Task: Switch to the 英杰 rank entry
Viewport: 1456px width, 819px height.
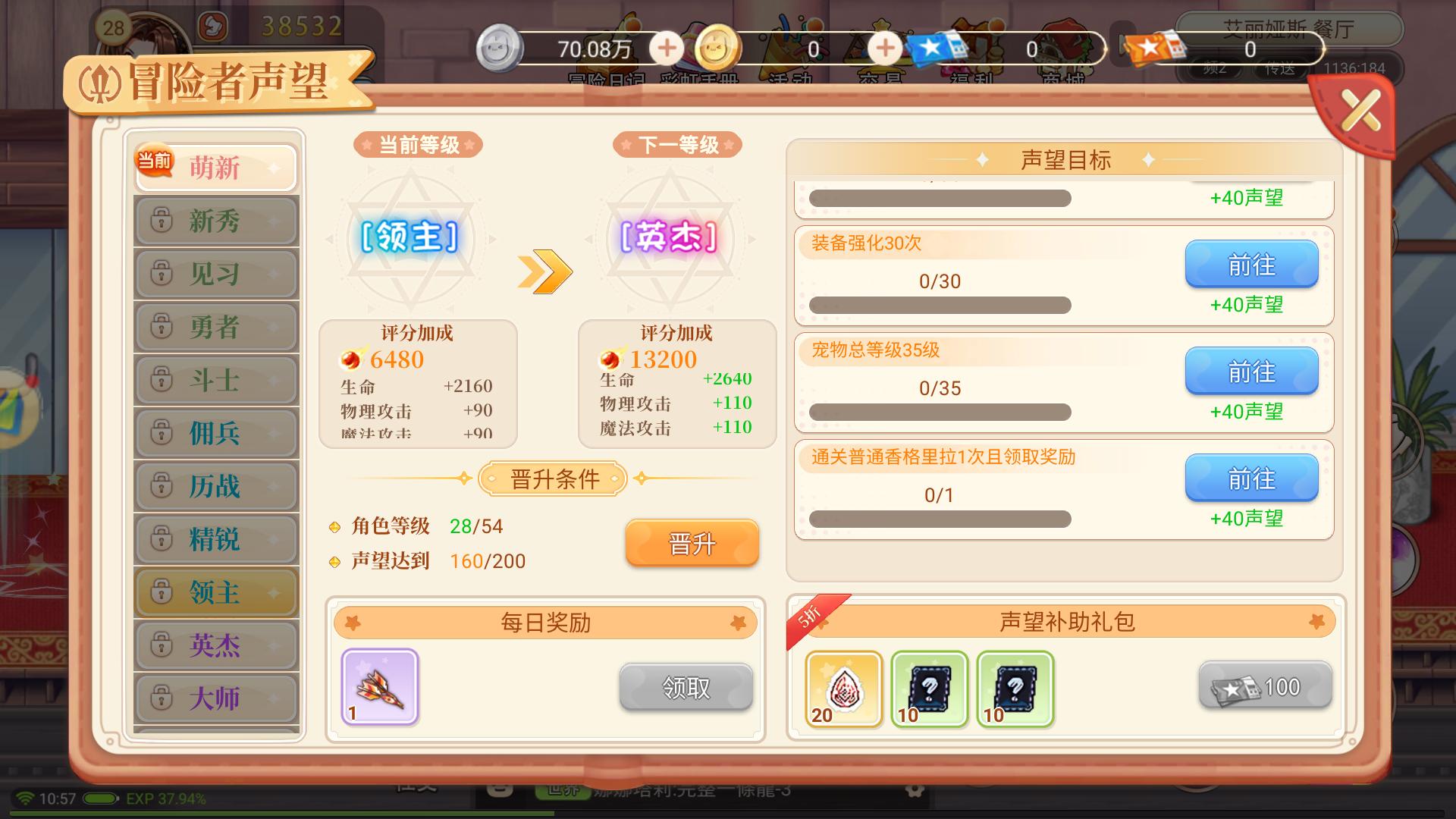Action: (216, 645)
